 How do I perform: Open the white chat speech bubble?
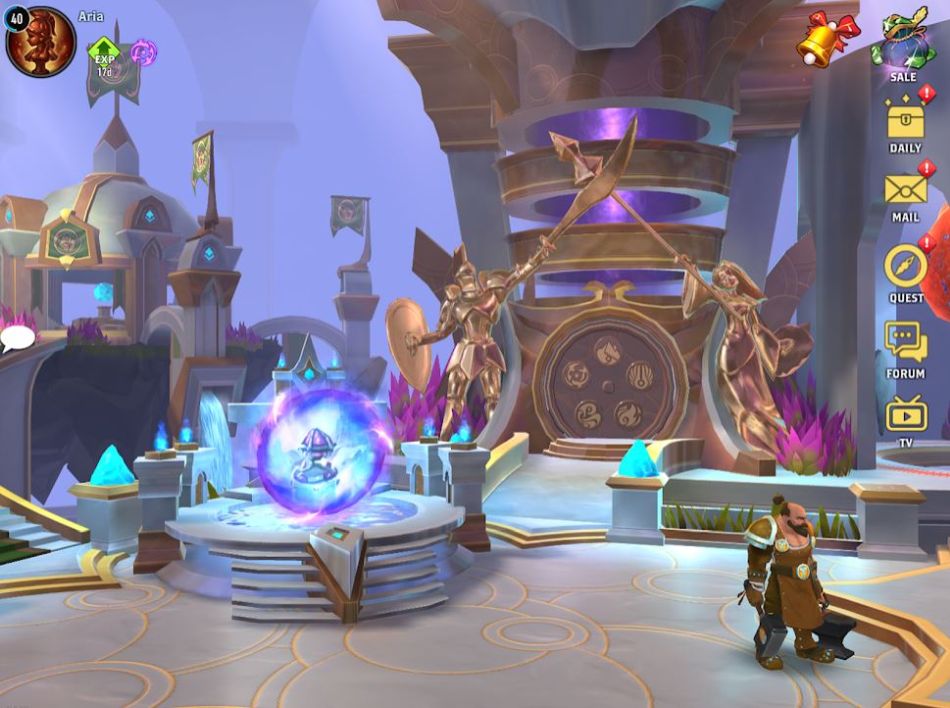coord(17,339)
